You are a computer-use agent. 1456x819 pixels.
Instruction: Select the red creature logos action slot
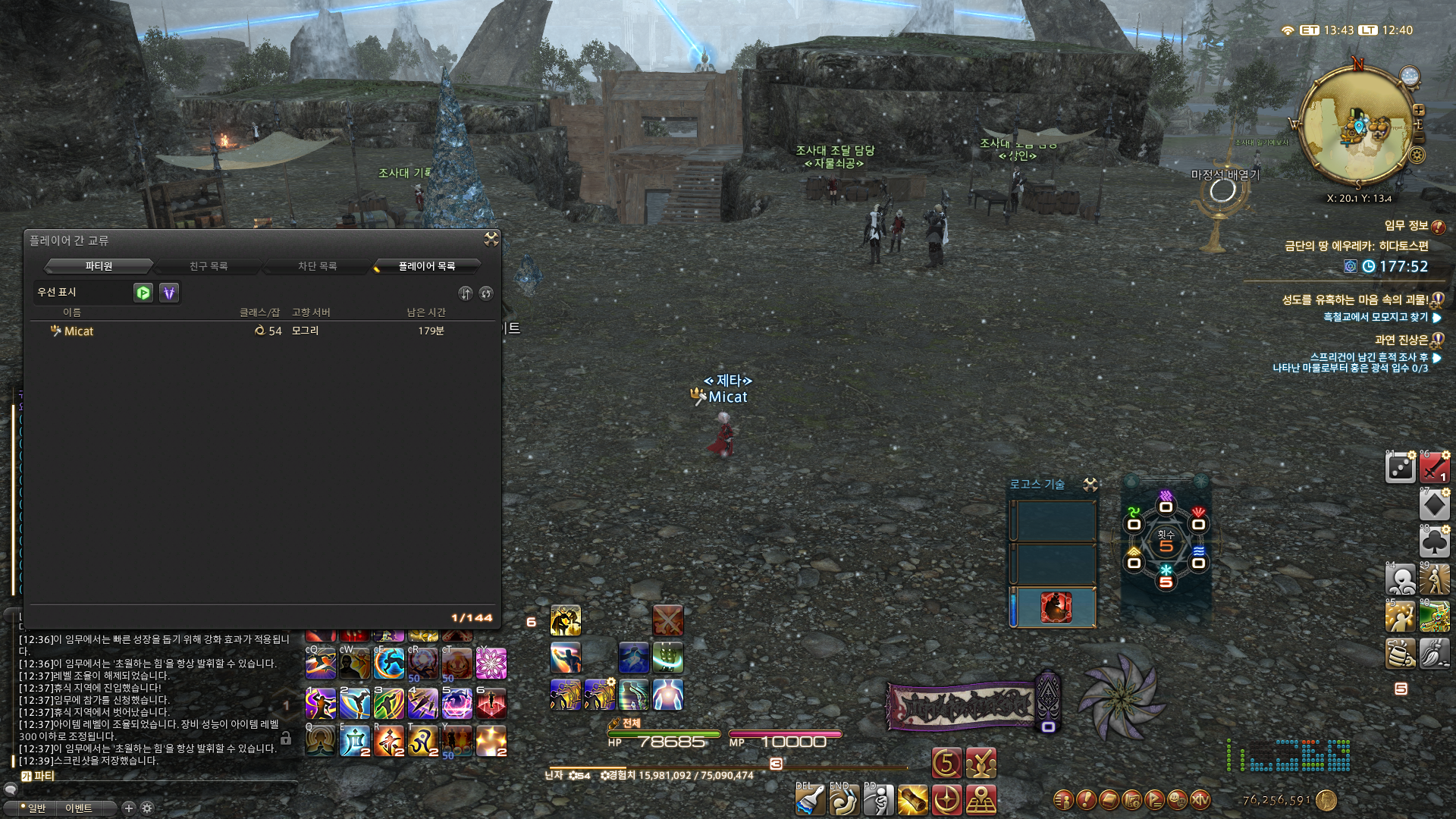(x=1056, y=607)
